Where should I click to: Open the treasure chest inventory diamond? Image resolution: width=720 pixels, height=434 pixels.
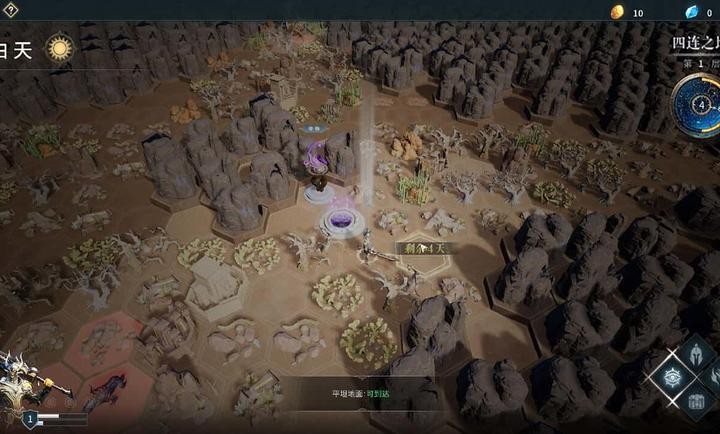tap(698, 404)
